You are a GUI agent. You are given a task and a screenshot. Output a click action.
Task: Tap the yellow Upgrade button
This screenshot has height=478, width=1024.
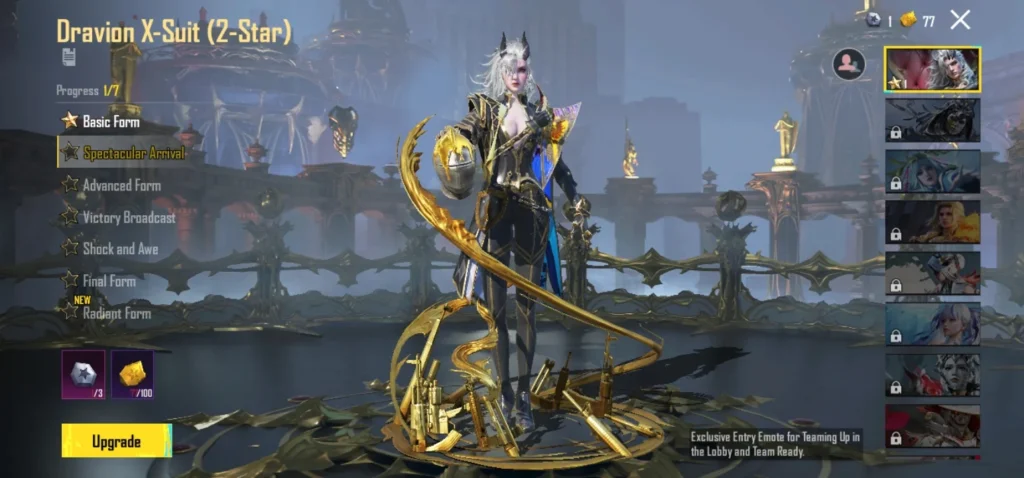click(x=116, y=441)
